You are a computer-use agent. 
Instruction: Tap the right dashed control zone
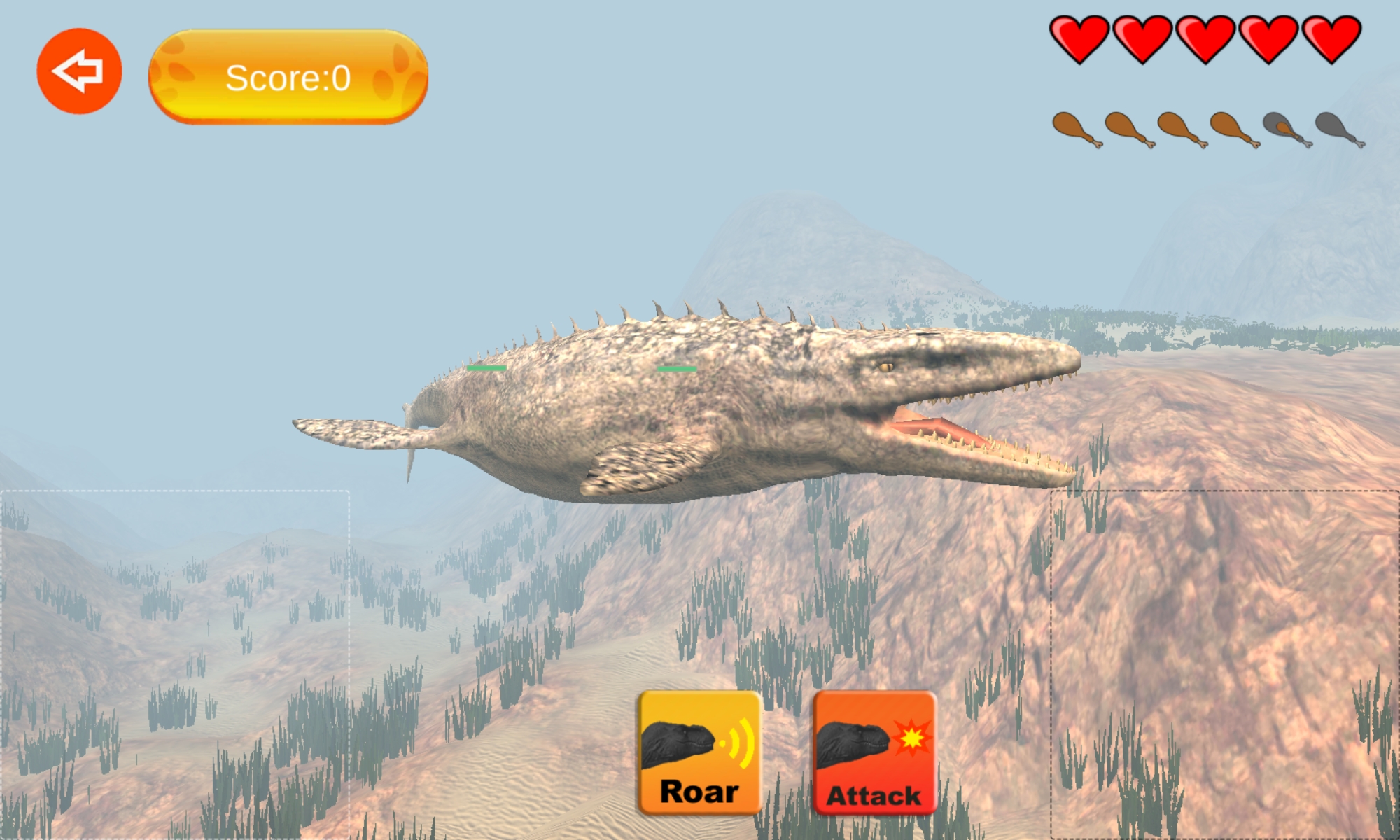point(1225,665)
